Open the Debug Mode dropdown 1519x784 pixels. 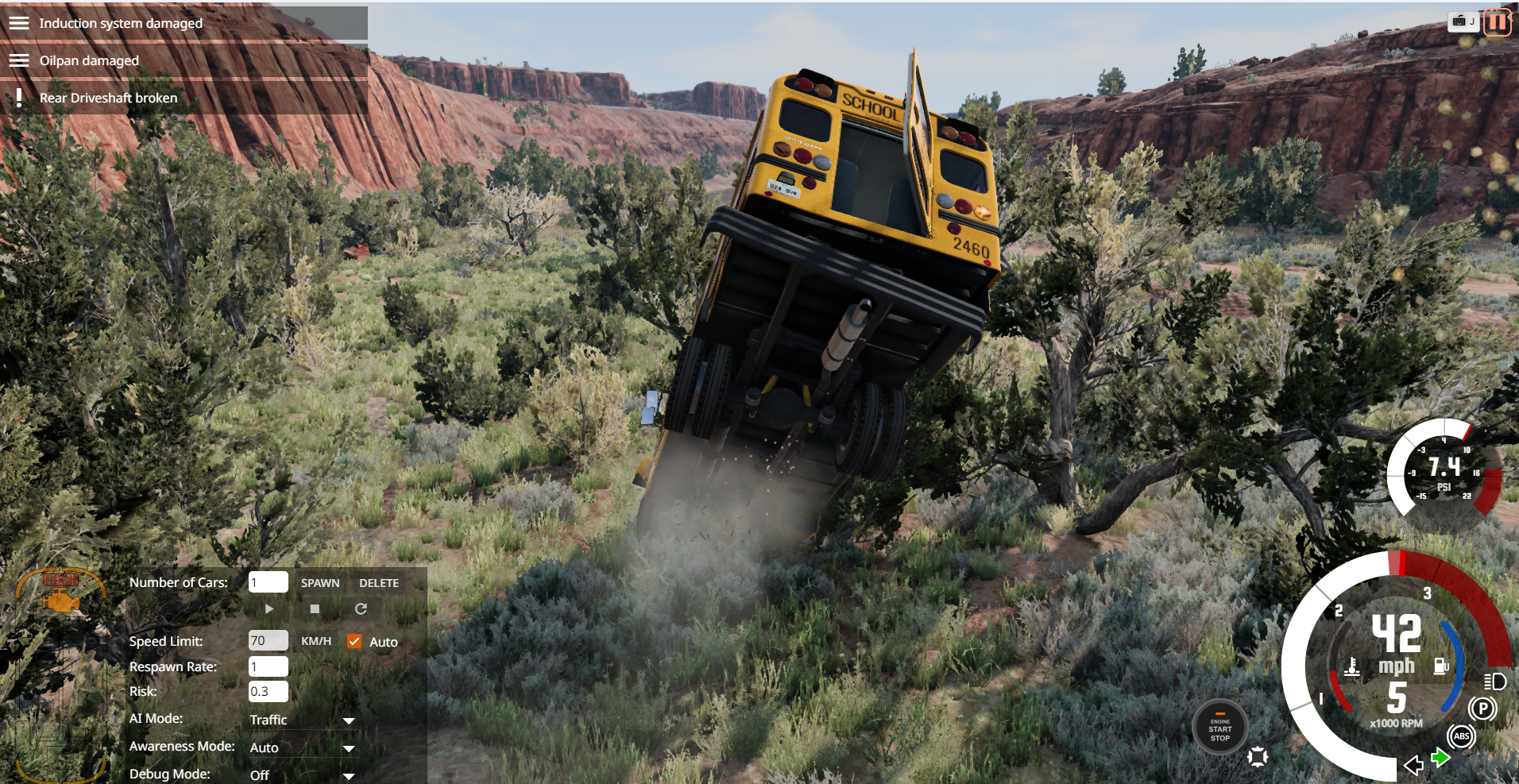[x=302, y=774]
